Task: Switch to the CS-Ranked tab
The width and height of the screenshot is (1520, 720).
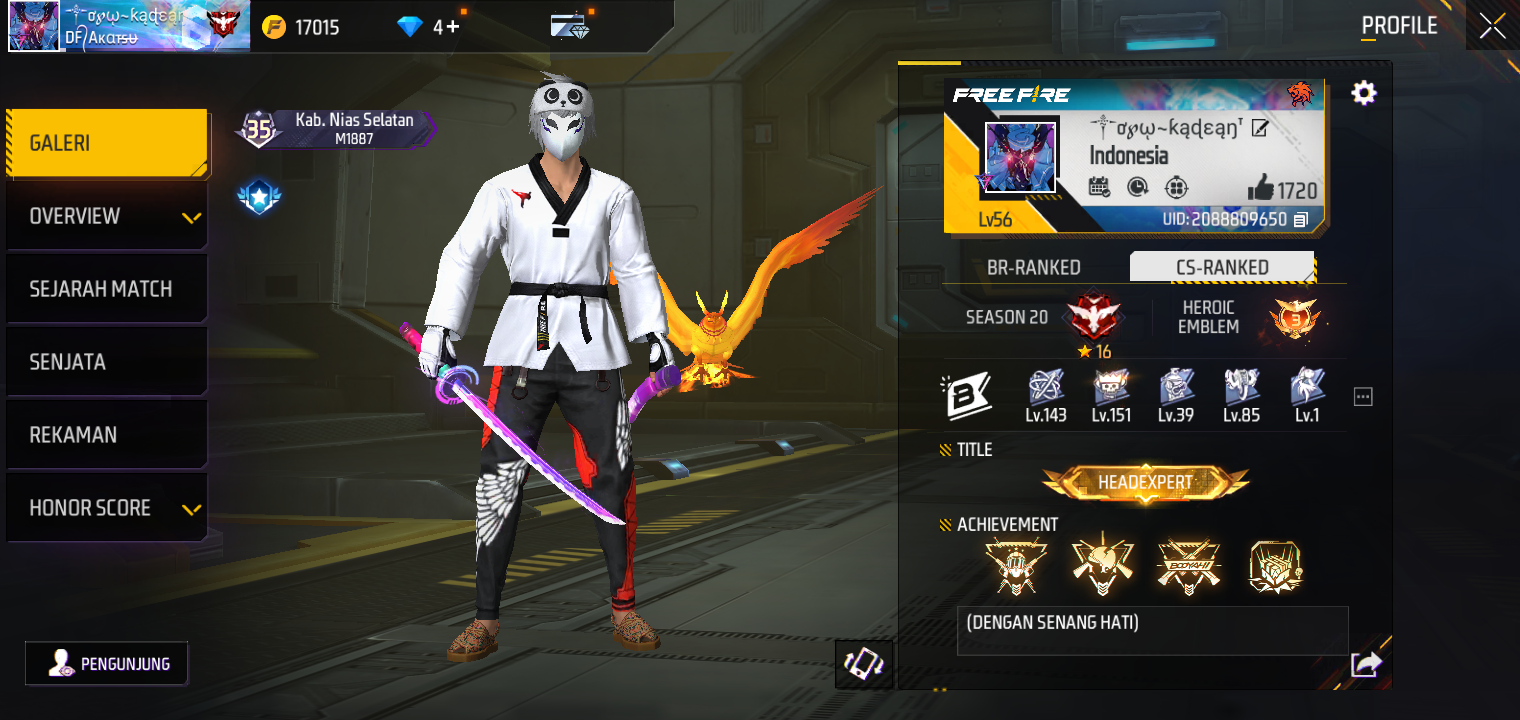Action: tap(1222, 267)
